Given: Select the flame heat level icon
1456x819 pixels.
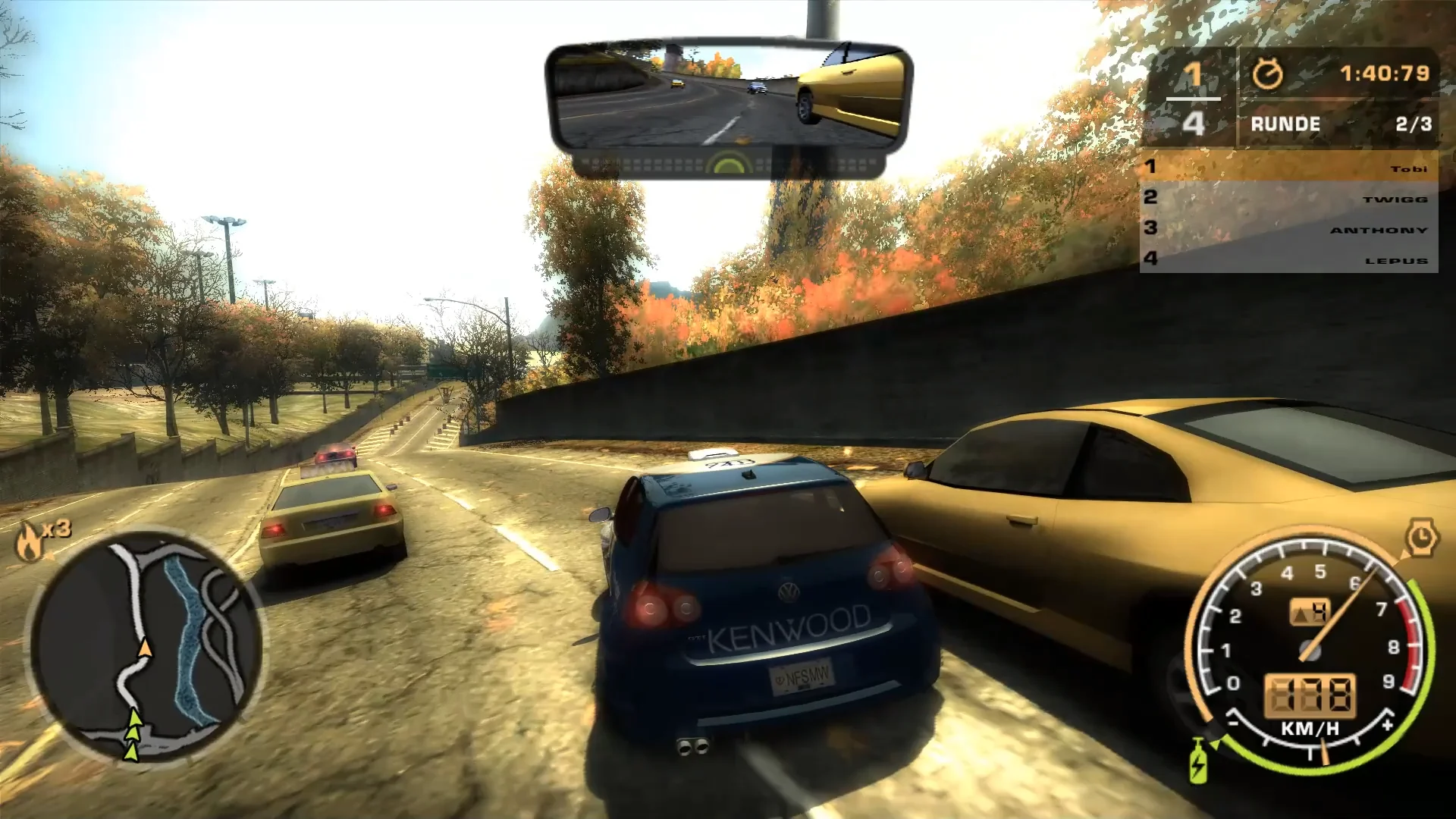Looking at the screenshot, I should click(30, 541).
